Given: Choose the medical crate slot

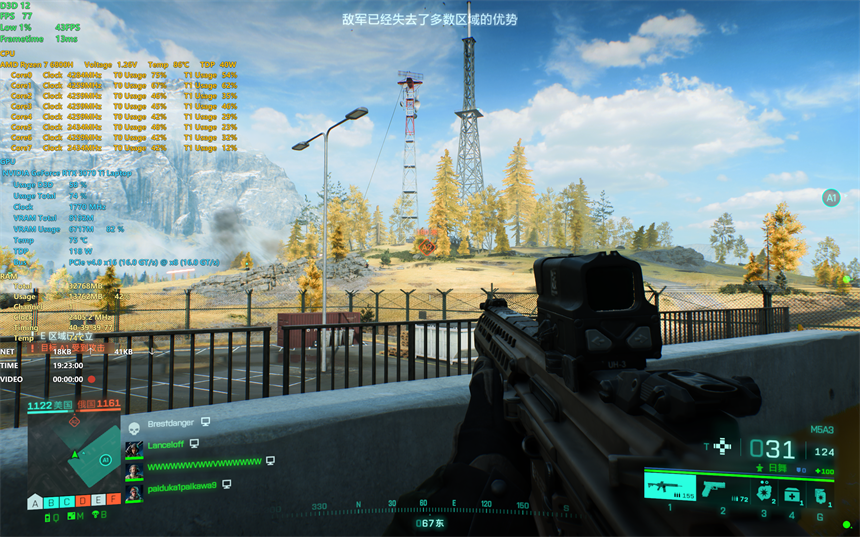Looking at the screenshot, I should [x=792, y=494].
